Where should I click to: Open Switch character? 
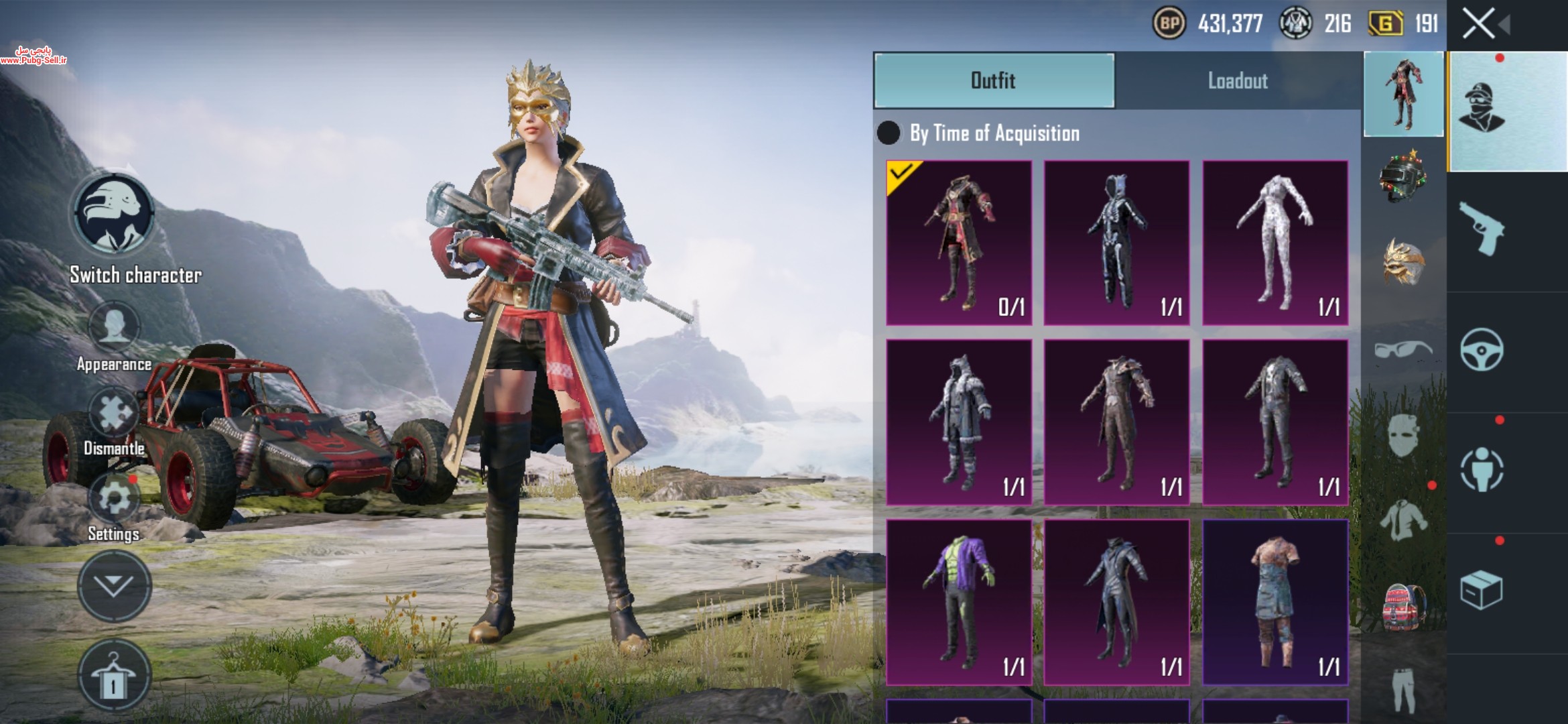pyautogui.click(x=114, y=215)
